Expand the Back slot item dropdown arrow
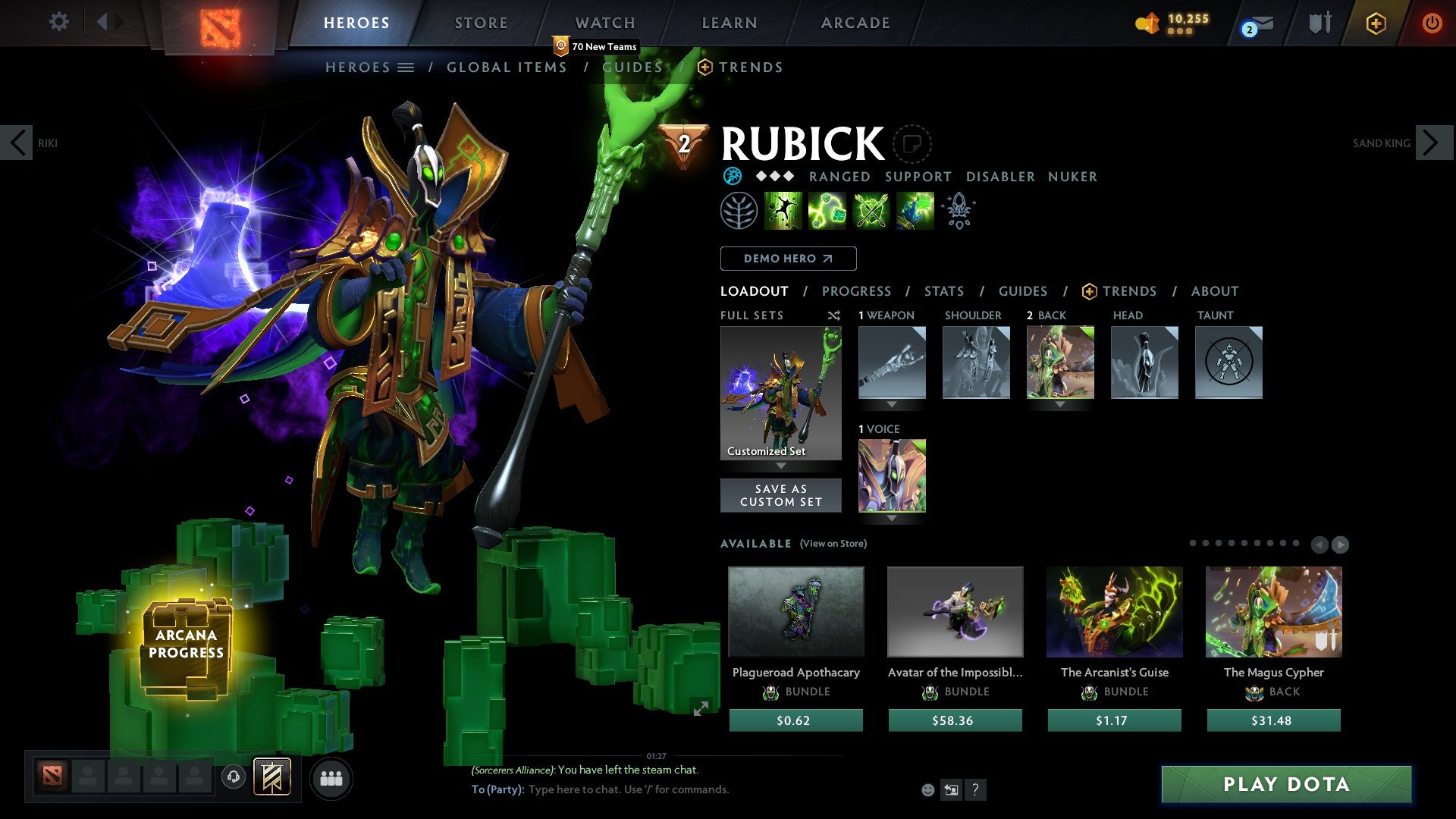The width and height of the screenshot is (1456, 819). 1059,404
